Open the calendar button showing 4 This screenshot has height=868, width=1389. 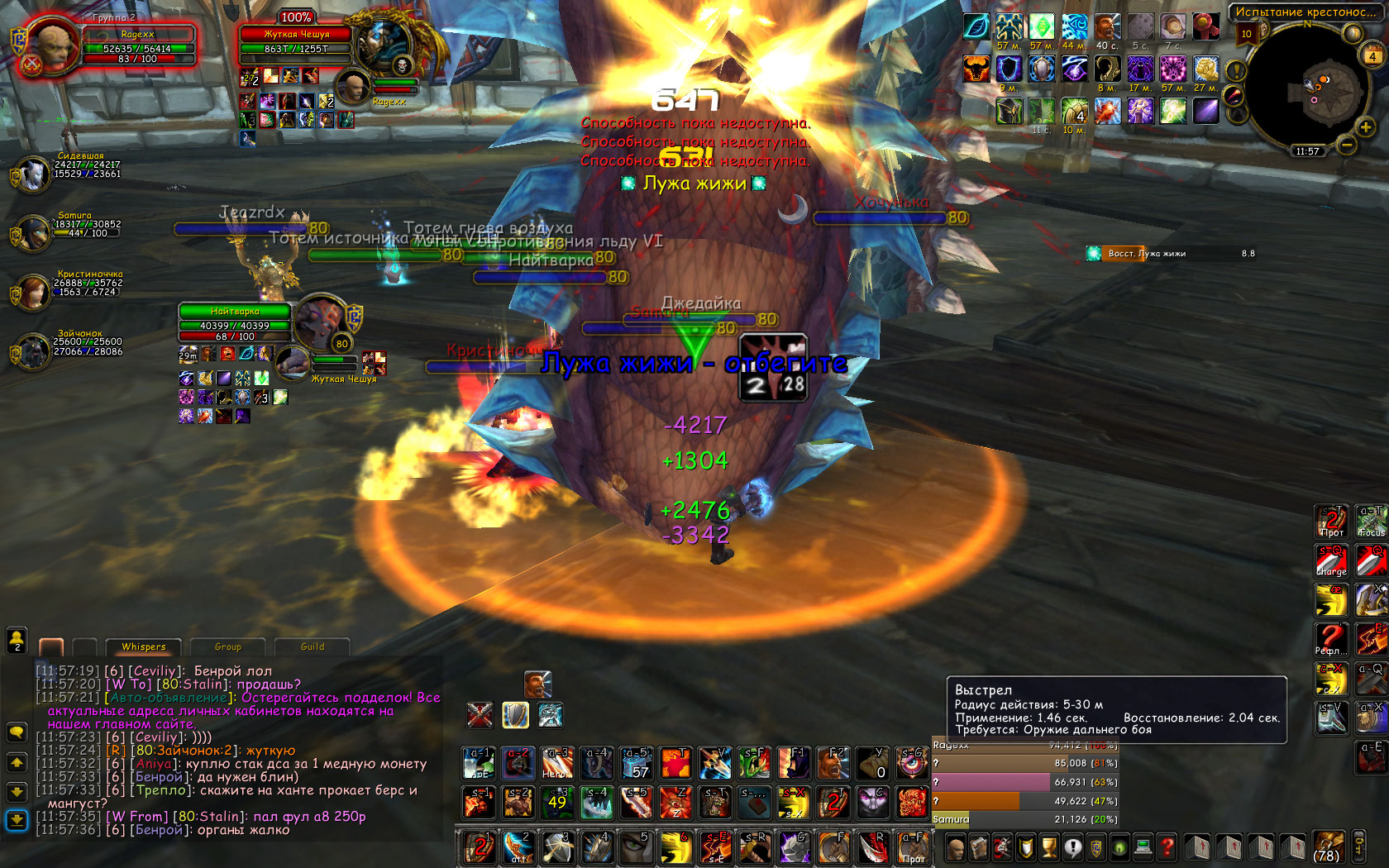pyautogui.click(x=1372, y=56)
